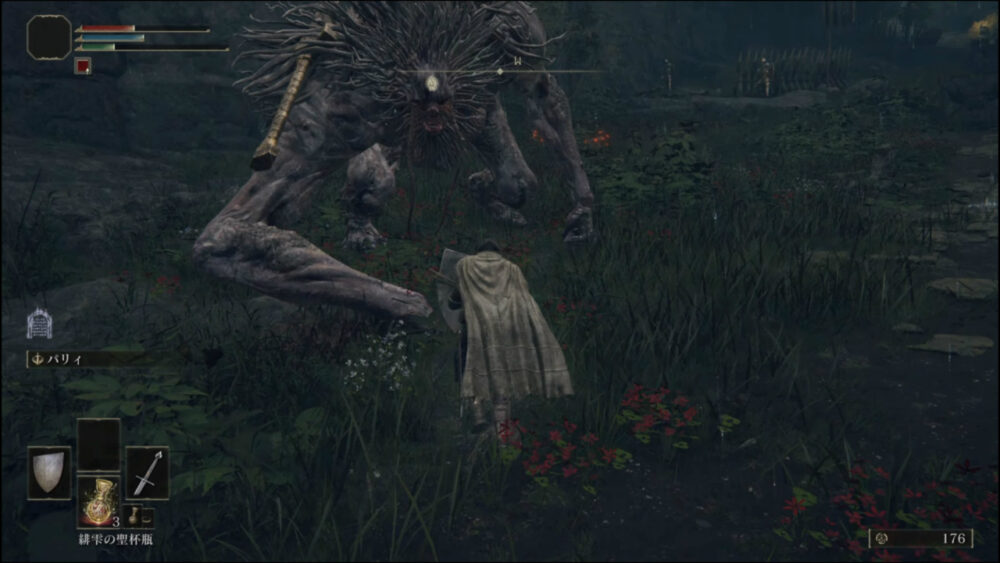Click the red status effect icon
1000x563 pixels.
pos(83,67)
